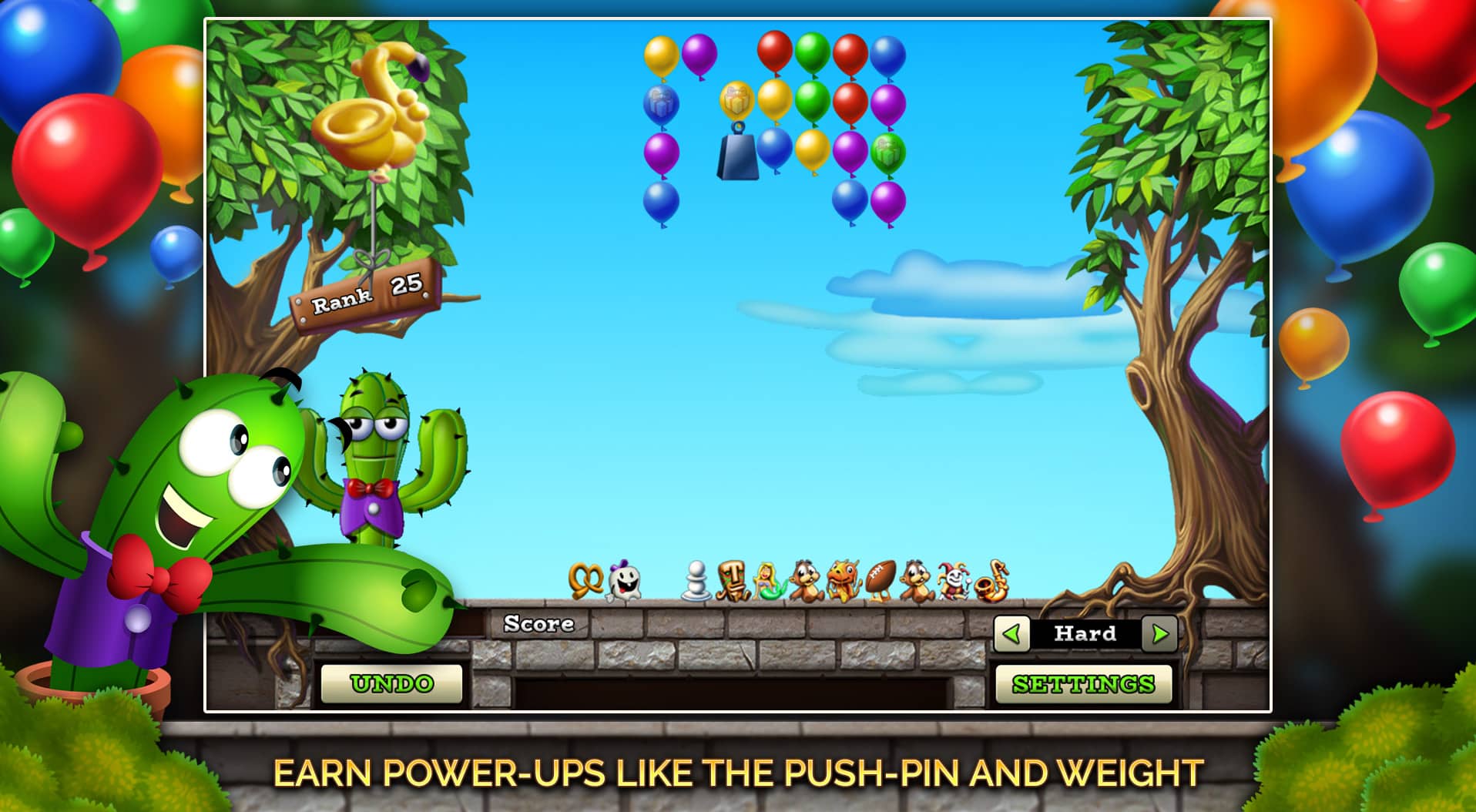Screen dimensions: 1476x812
Task: Pop the yellow balloon holding the weight
Action: (738, 100)
